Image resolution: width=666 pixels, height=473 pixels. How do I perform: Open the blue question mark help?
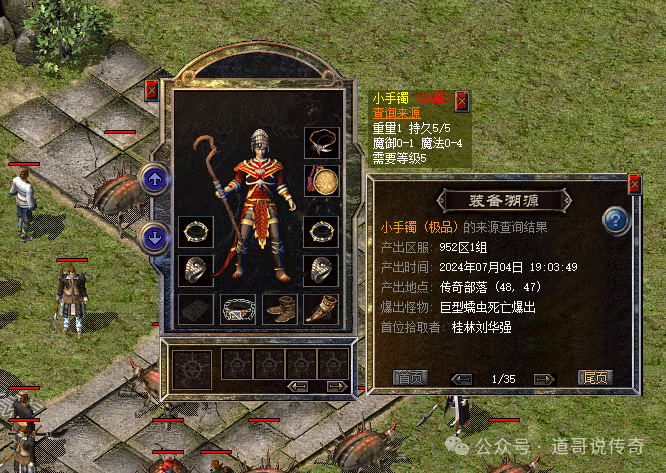point(616,219)
